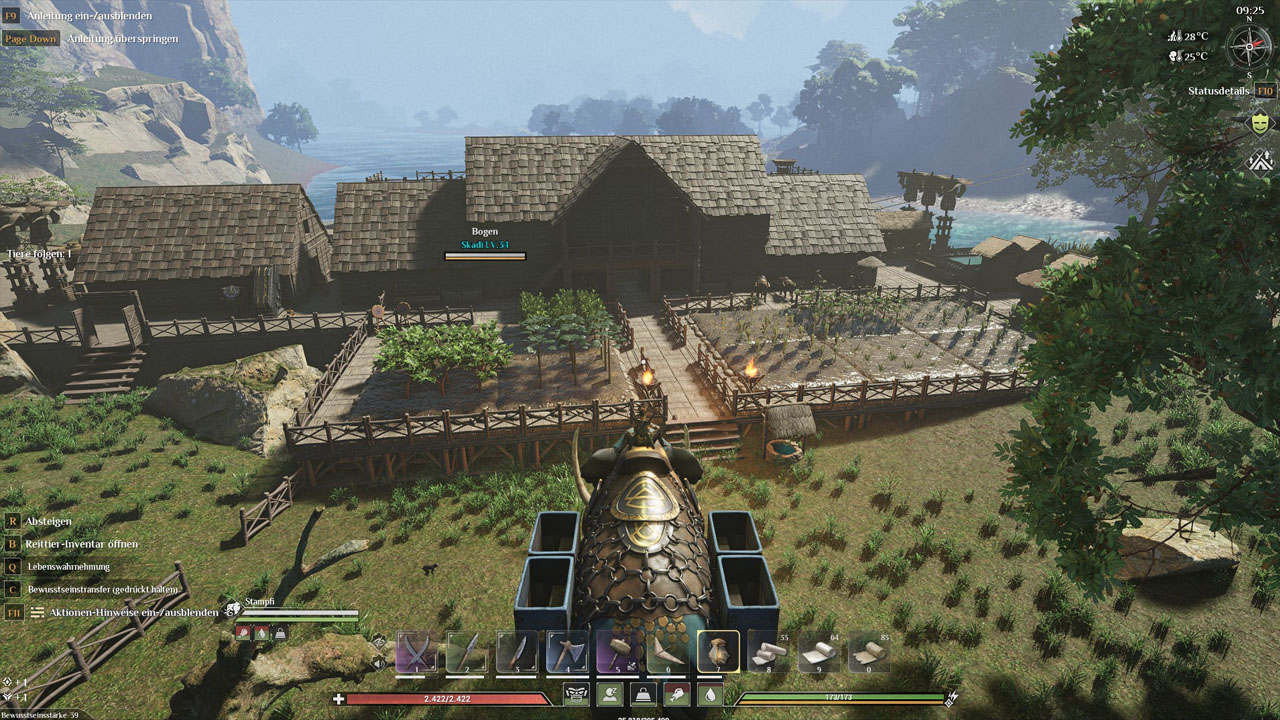Click the green mask status icon
The height and width of the screenshot is (720, 1280).
tap(1260, 123)
